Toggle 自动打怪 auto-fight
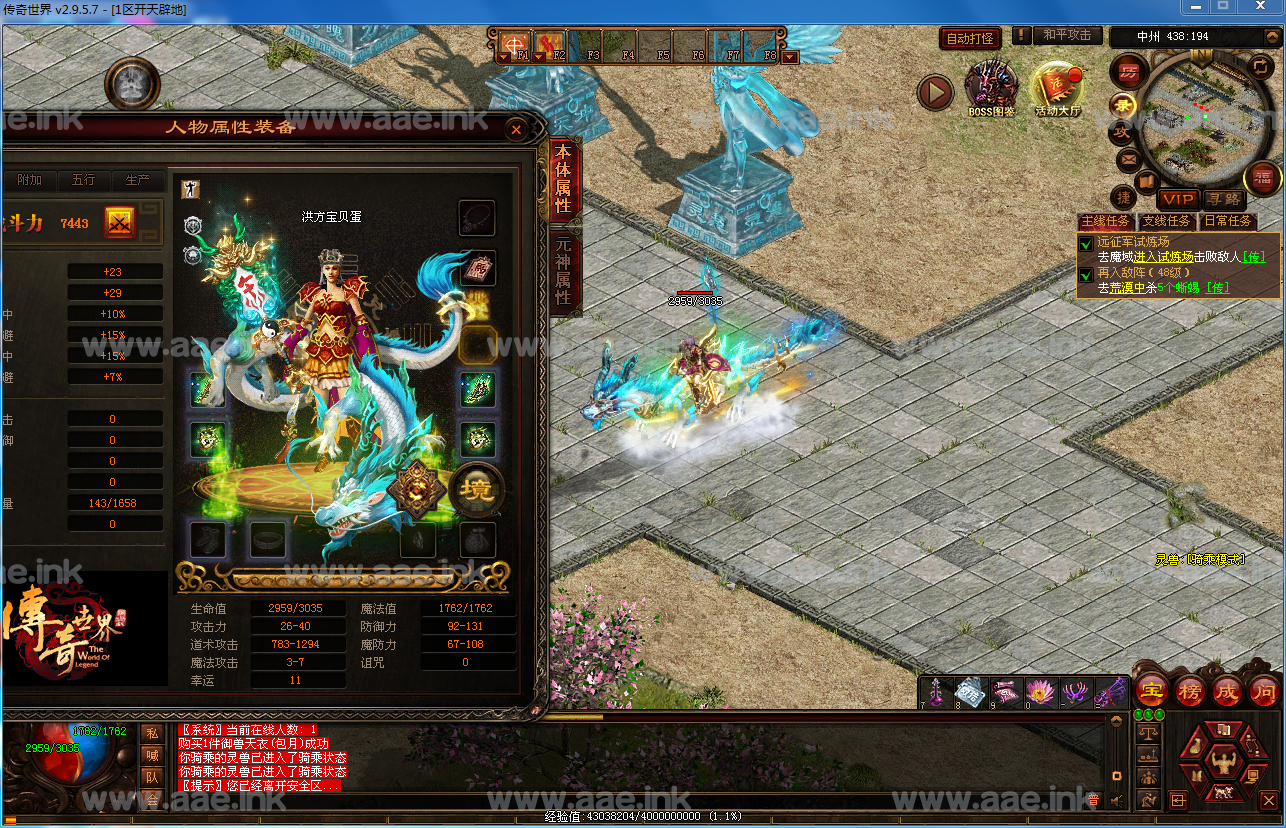This screenshot has width=1286, height=828. 969,39
